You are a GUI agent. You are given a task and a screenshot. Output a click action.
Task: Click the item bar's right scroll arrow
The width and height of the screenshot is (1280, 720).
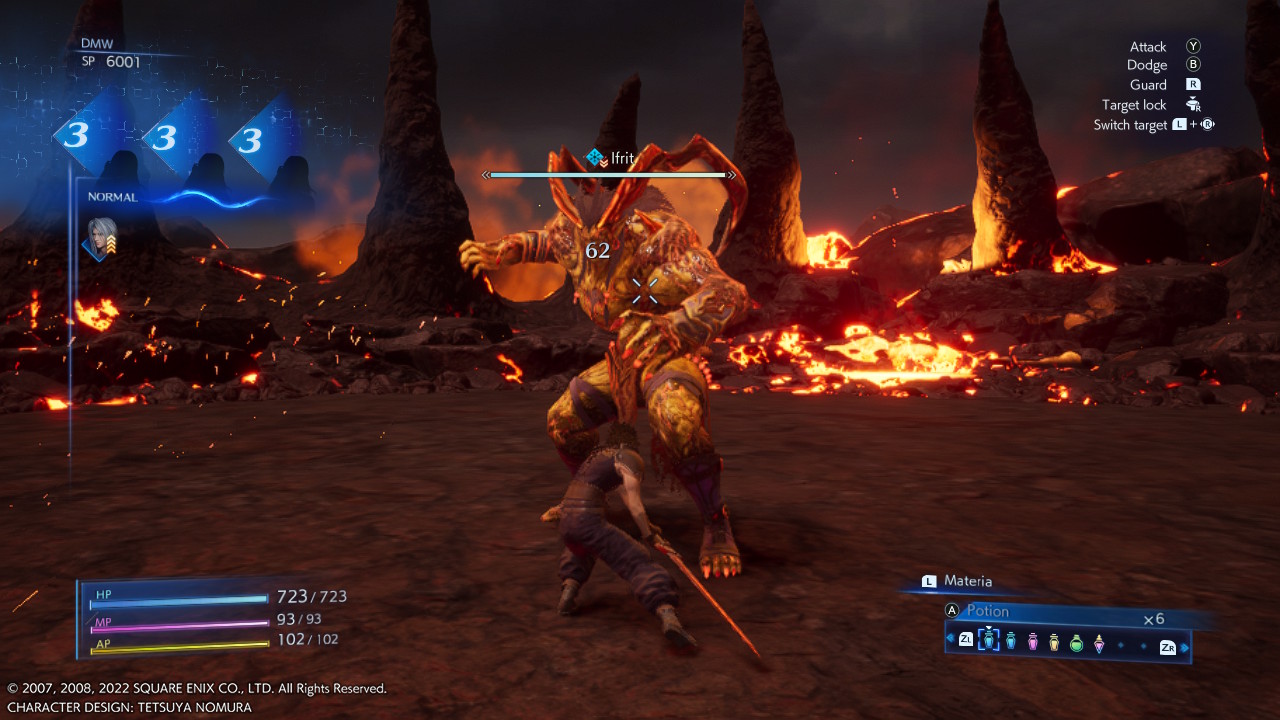(x=1185, y=648)
